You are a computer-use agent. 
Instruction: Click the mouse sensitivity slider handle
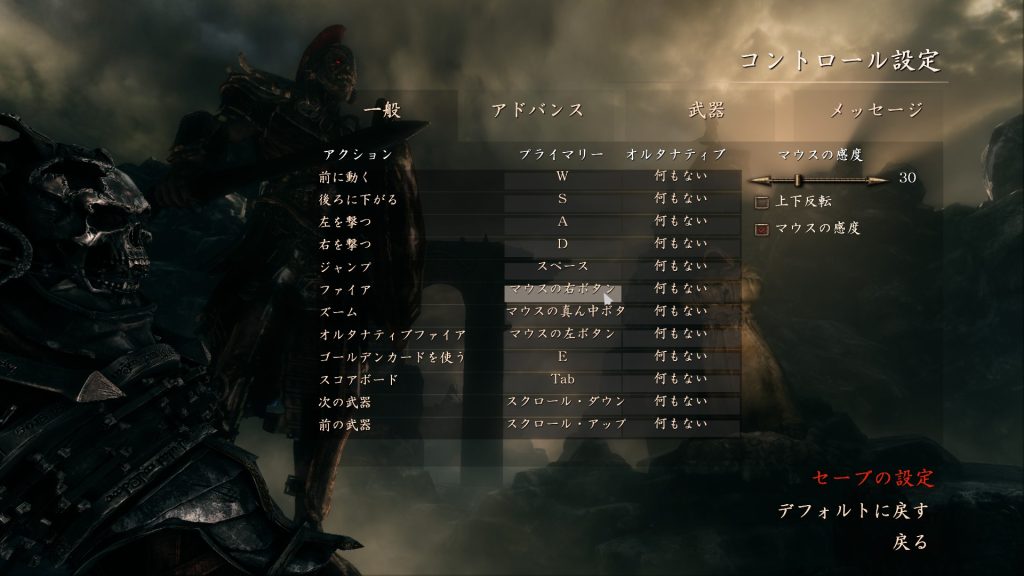click(x=799, y=180)
